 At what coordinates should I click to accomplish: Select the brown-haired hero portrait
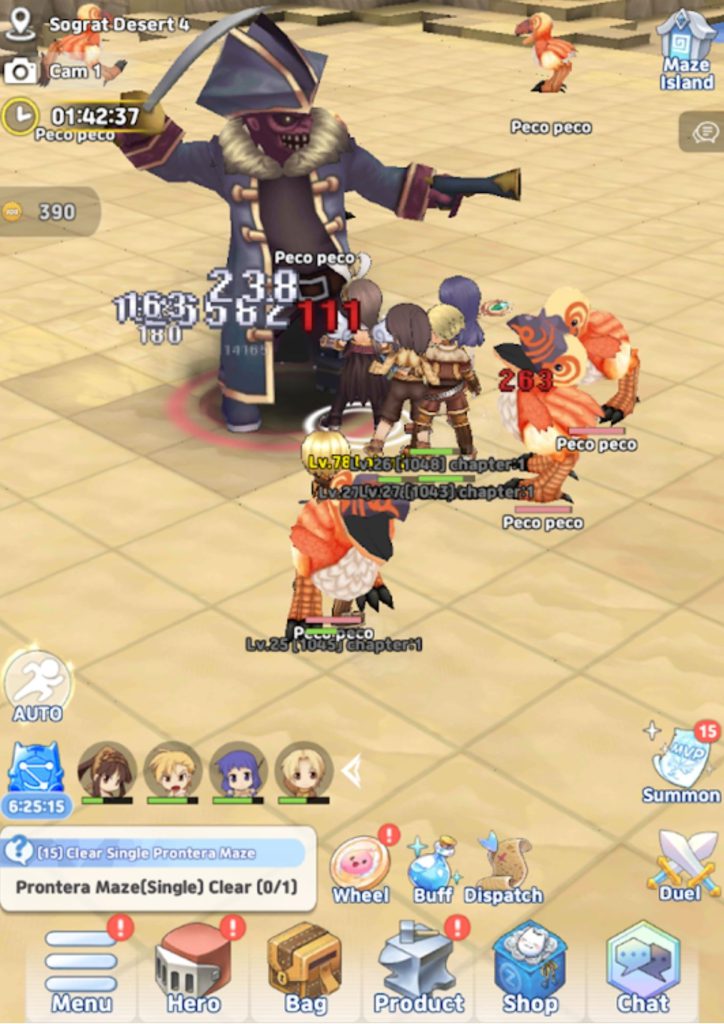107,771
